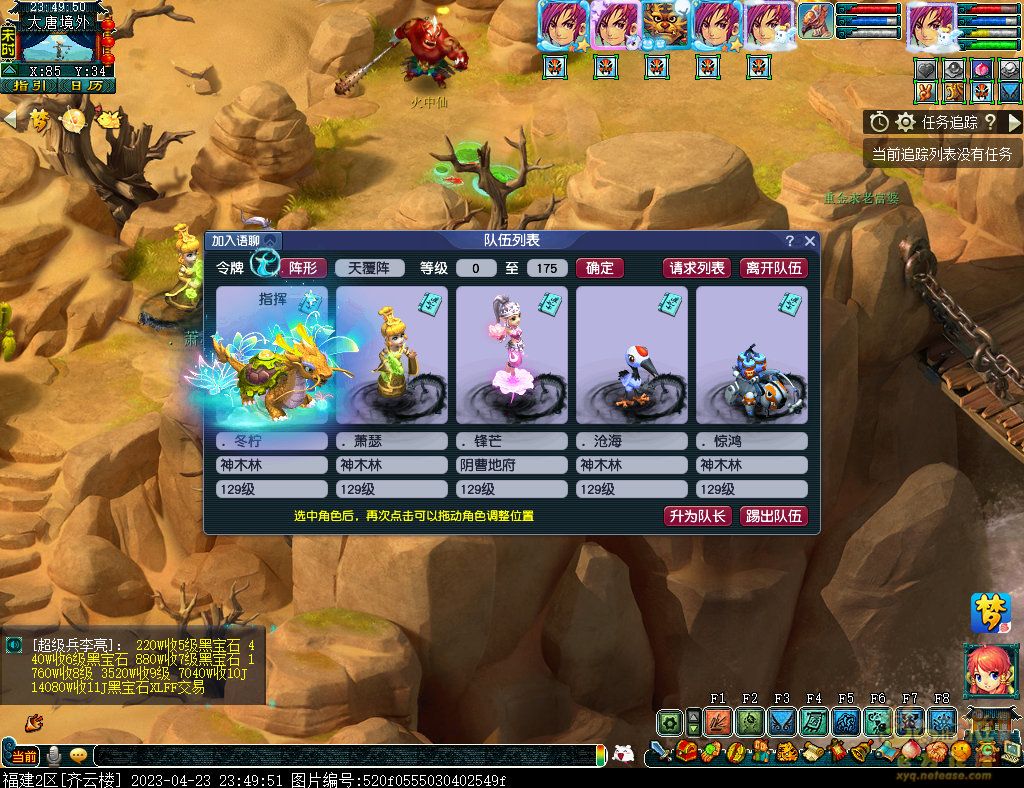Click the 阵形 formation button
1024x788 pixels.
(x=303, y=268)
